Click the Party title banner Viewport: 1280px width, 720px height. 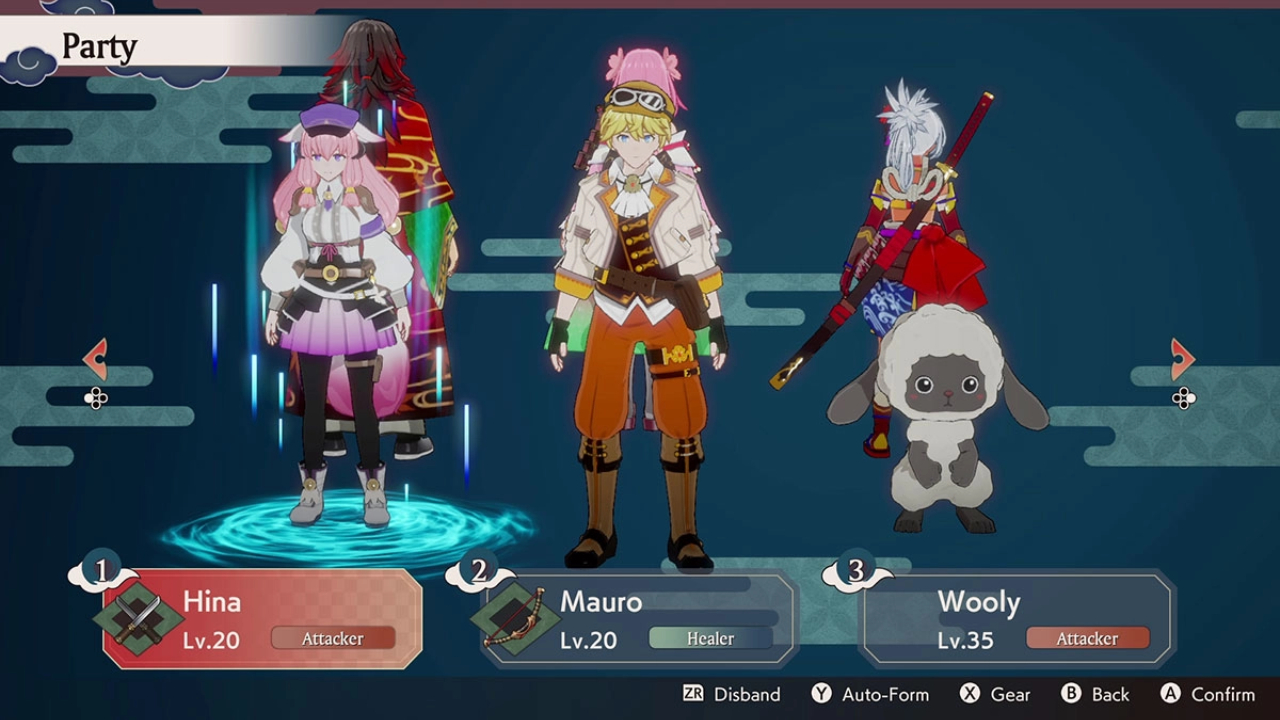point(98,45)
